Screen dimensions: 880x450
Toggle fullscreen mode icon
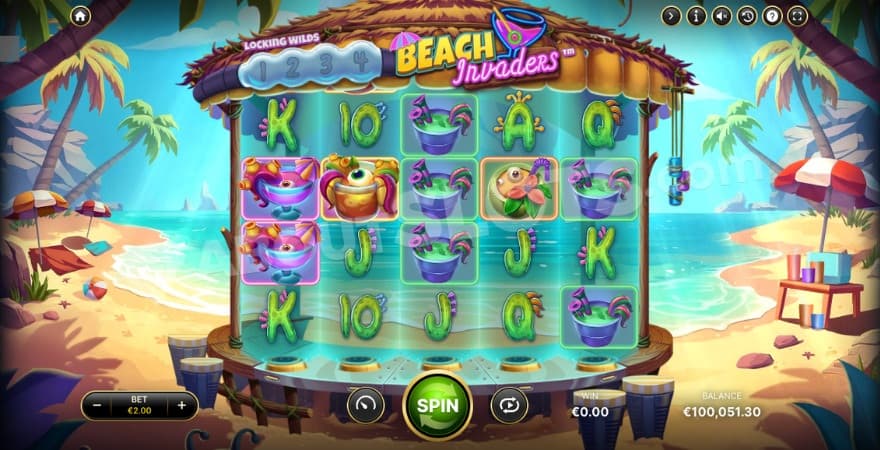(x=797, y=16)
